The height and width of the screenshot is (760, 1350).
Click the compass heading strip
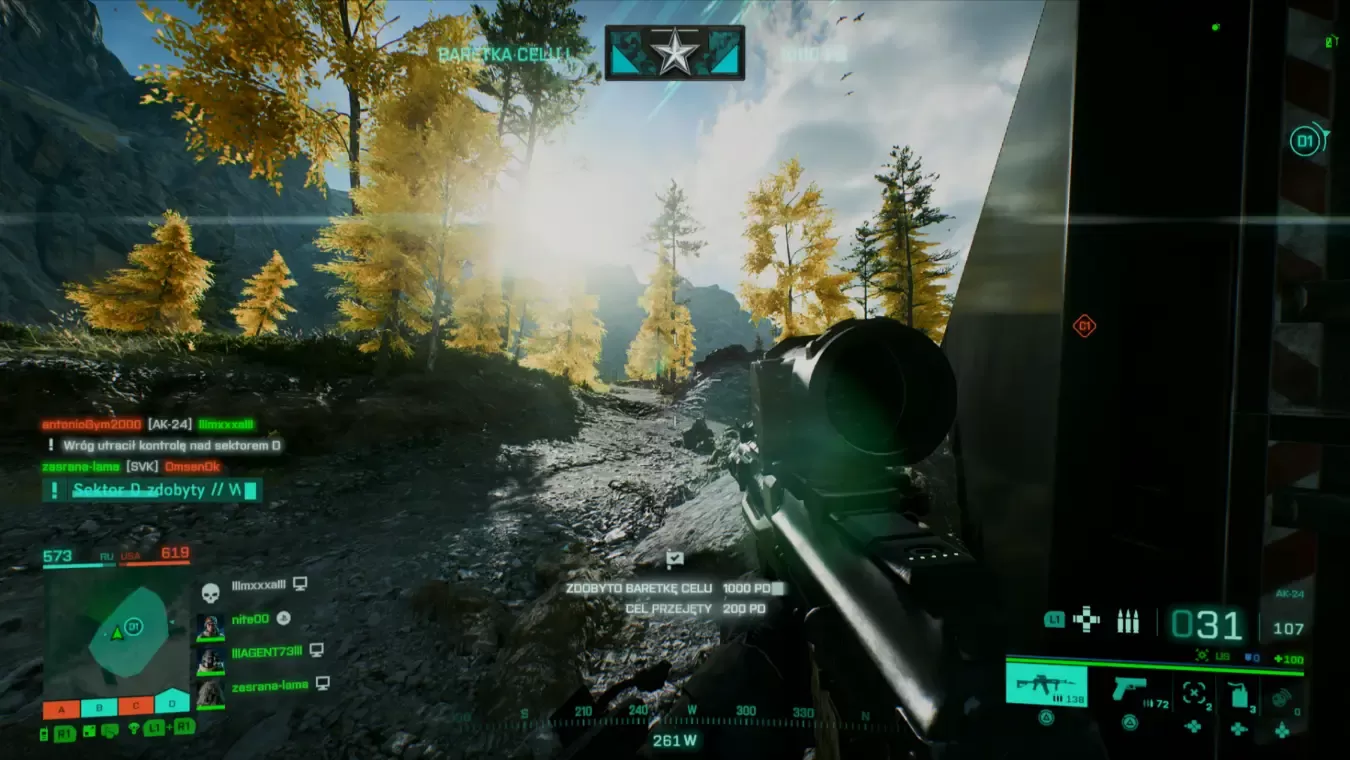[x=675, y=712]
